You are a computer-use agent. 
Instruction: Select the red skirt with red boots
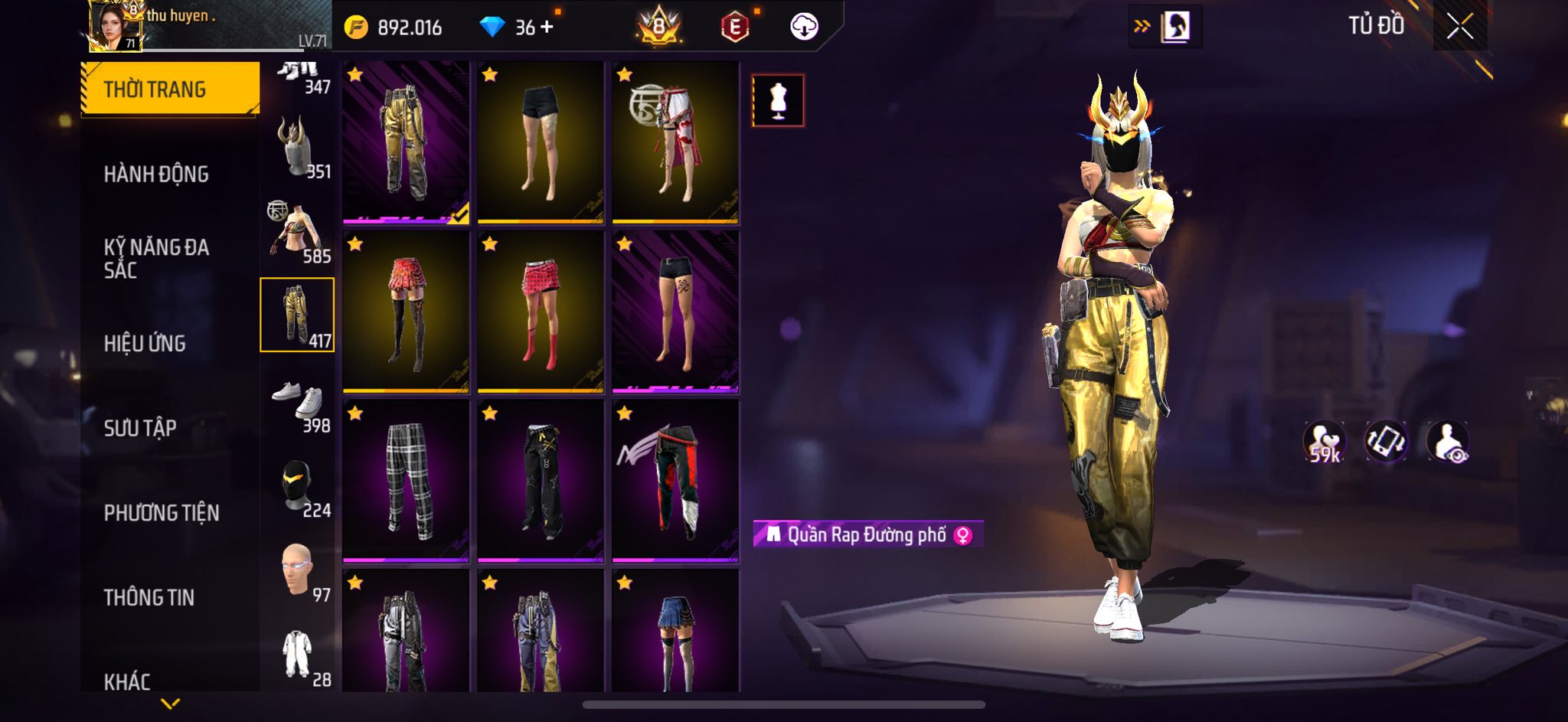pyautogui.click(x=541, y=312)
